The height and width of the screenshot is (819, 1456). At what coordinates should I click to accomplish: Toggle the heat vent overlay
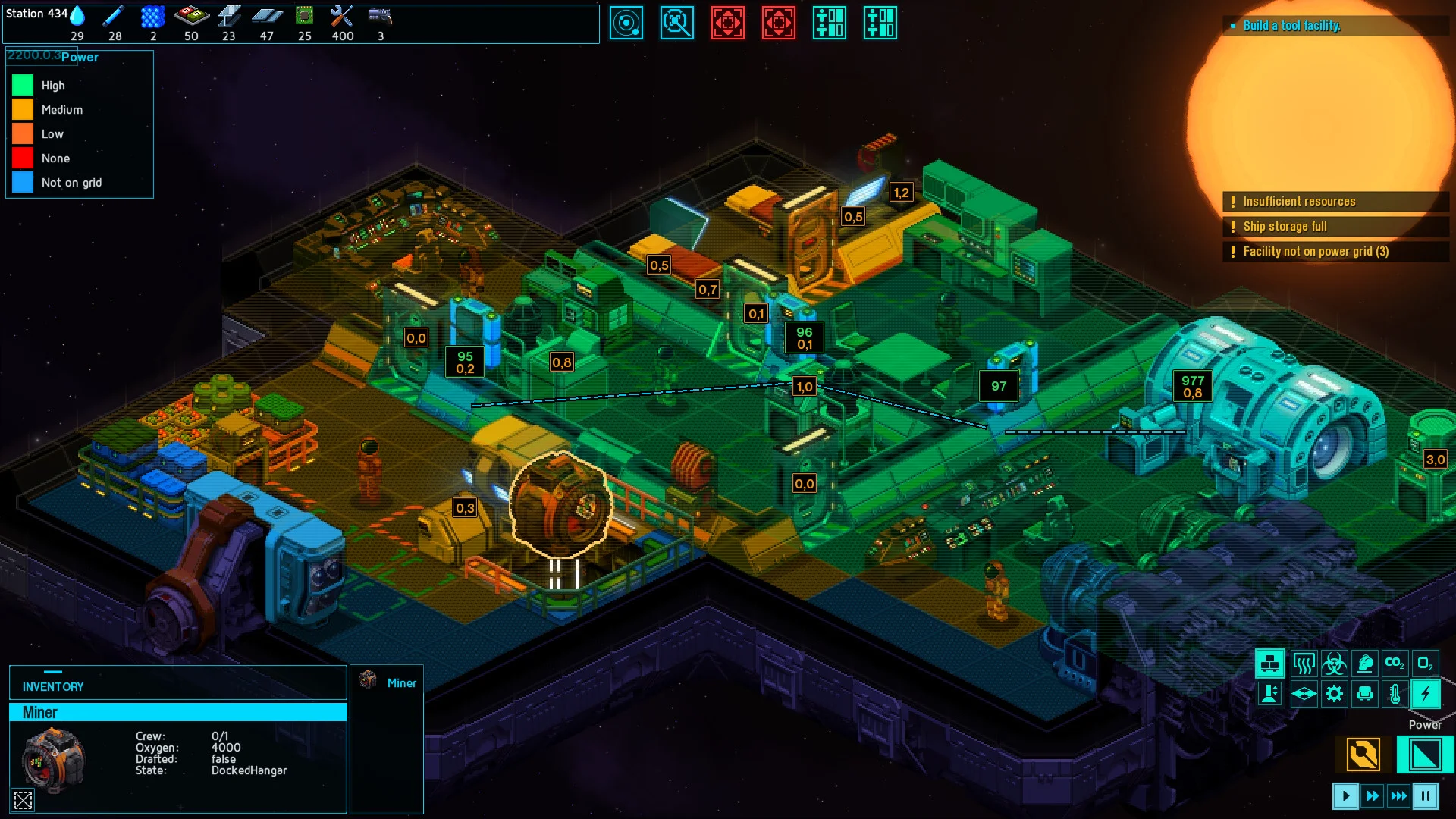click(x=1304, y=664)
